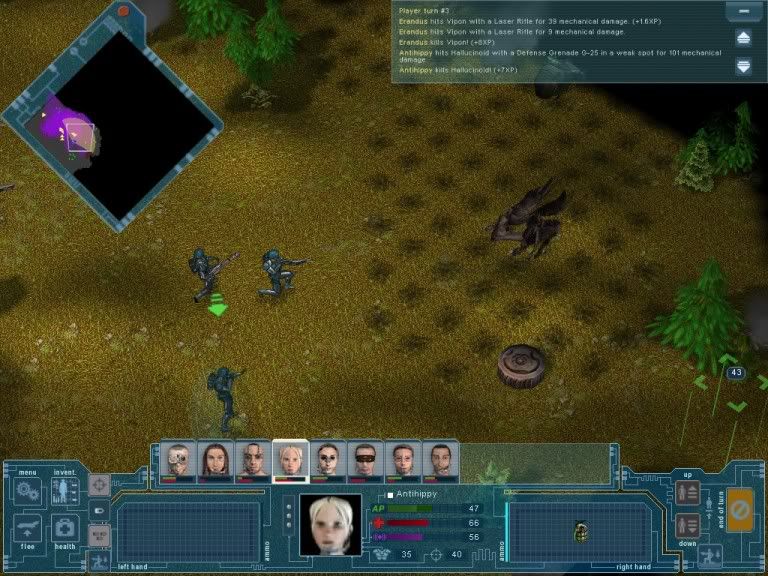End the current turn
Screen dimensions: 768x576
pos(740,508)
